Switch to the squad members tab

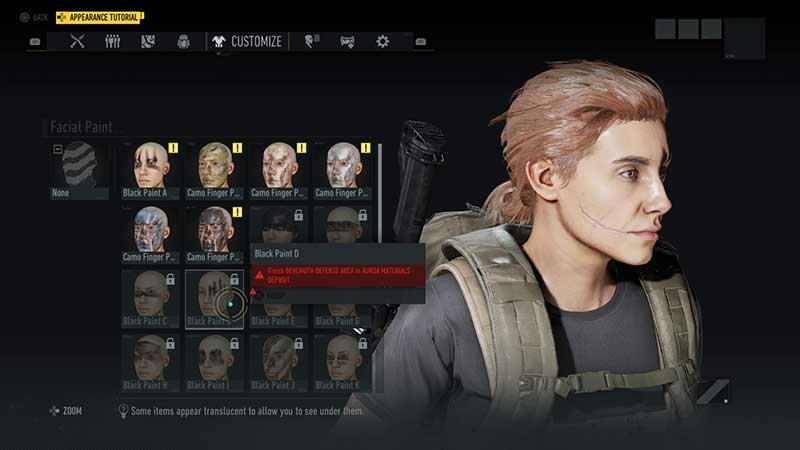113,42
